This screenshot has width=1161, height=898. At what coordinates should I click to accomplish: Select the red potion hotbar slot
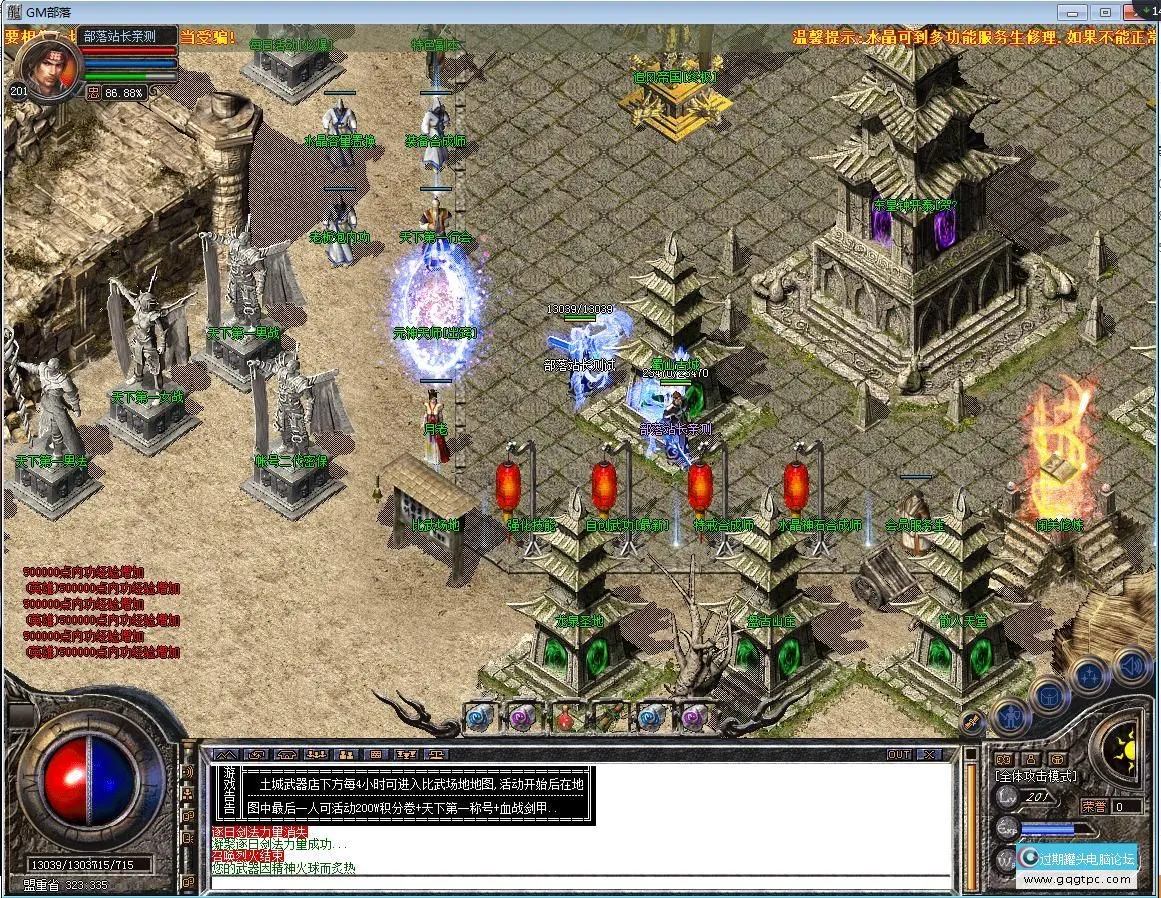[566, 715]
